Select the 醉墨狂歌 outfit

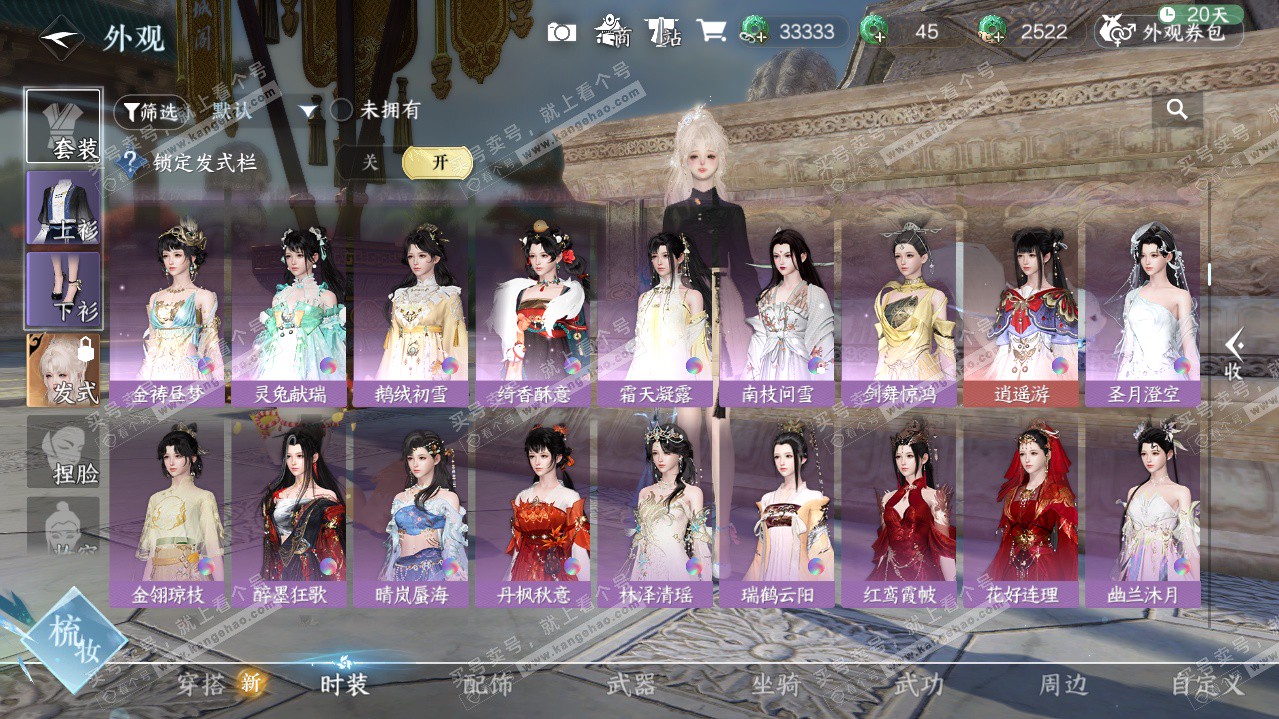pyautogui.click(x=289, y=512)
